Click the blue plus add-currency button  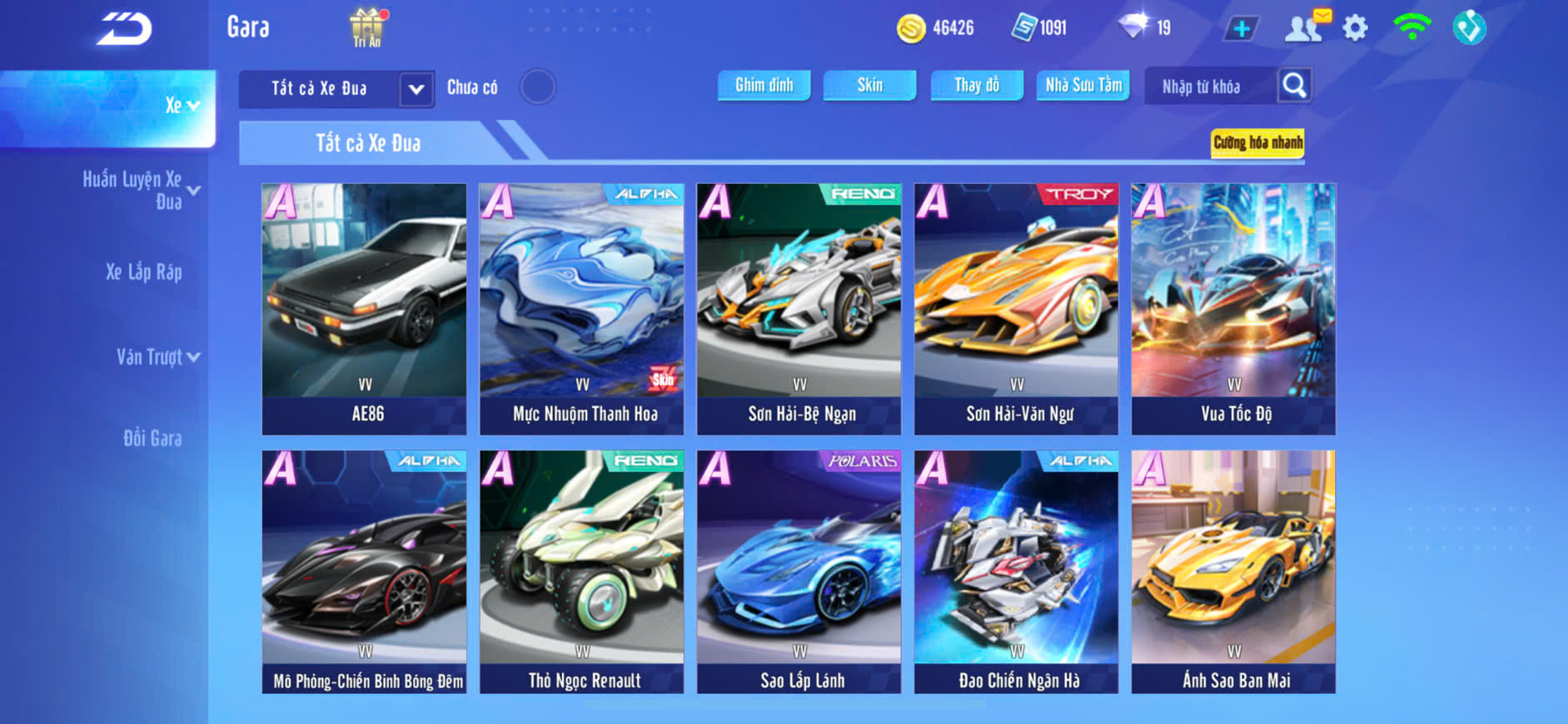[x=1241, y=29]
